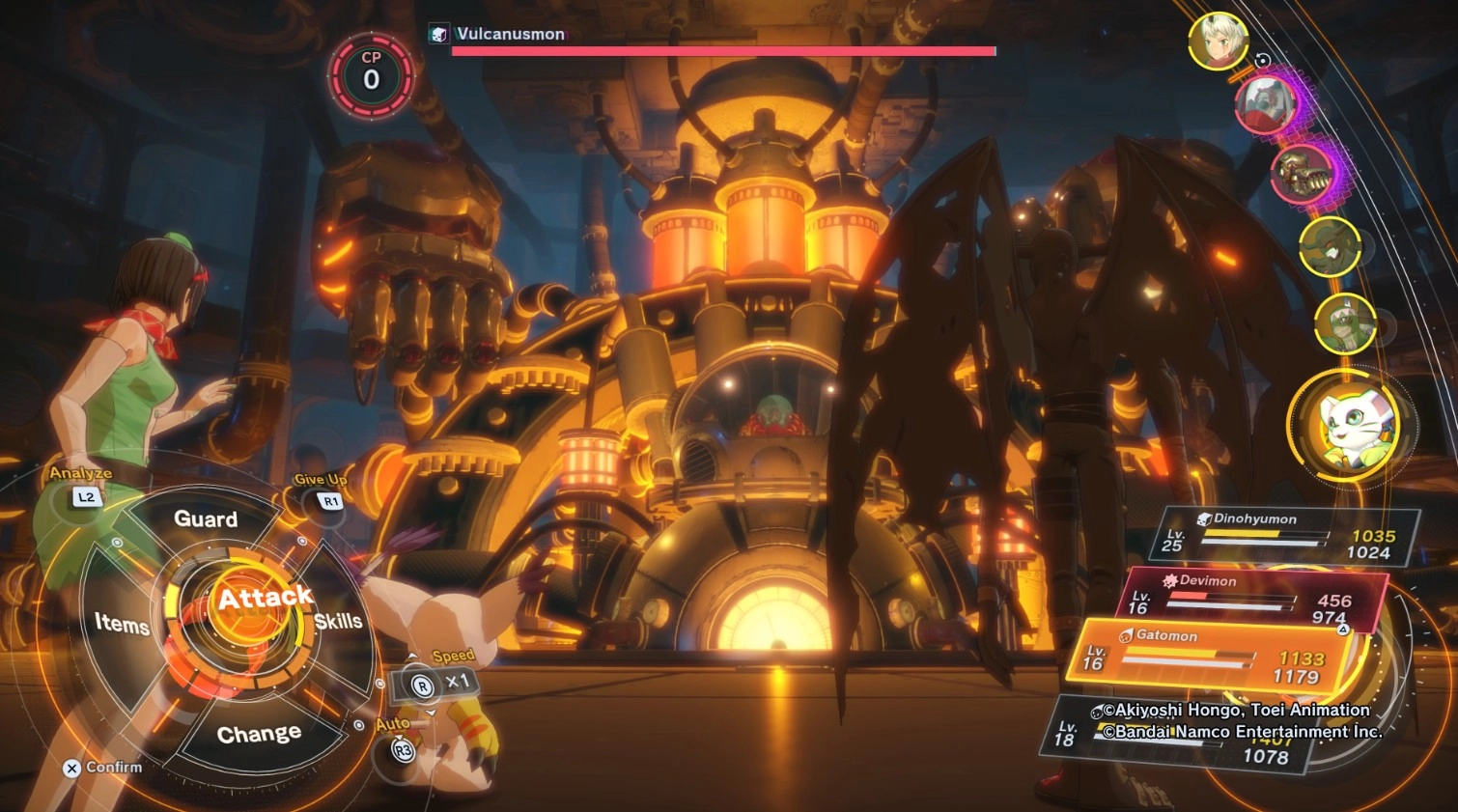Select the Change command
The width and height of the screenshot is (1458, 812).
(259, 734)
